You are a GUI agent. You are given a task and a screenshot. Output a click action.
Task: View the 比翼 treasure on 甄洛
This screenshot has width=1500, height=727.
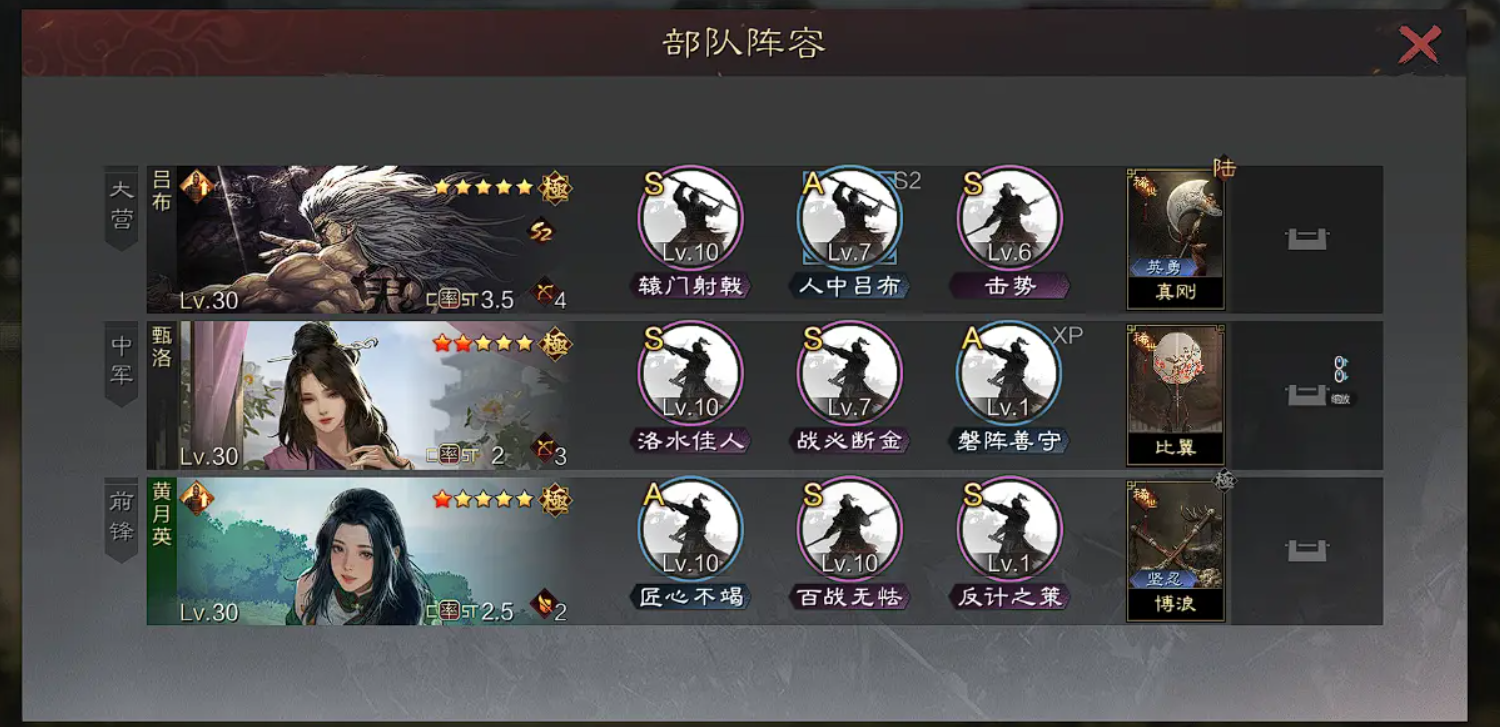click(1176, 390)
